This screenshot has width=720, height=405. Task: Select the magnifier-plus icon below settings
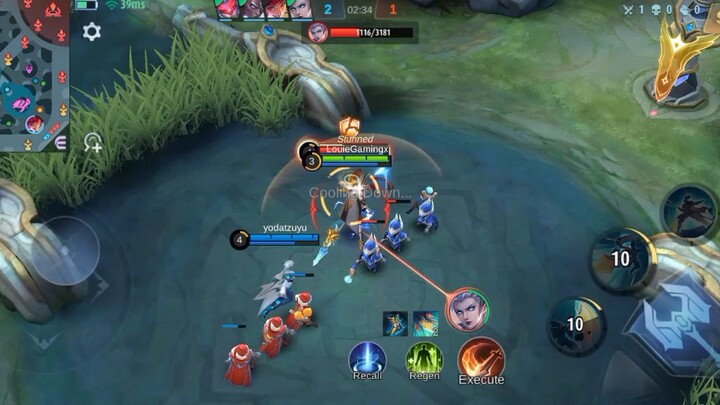point(92,142)
